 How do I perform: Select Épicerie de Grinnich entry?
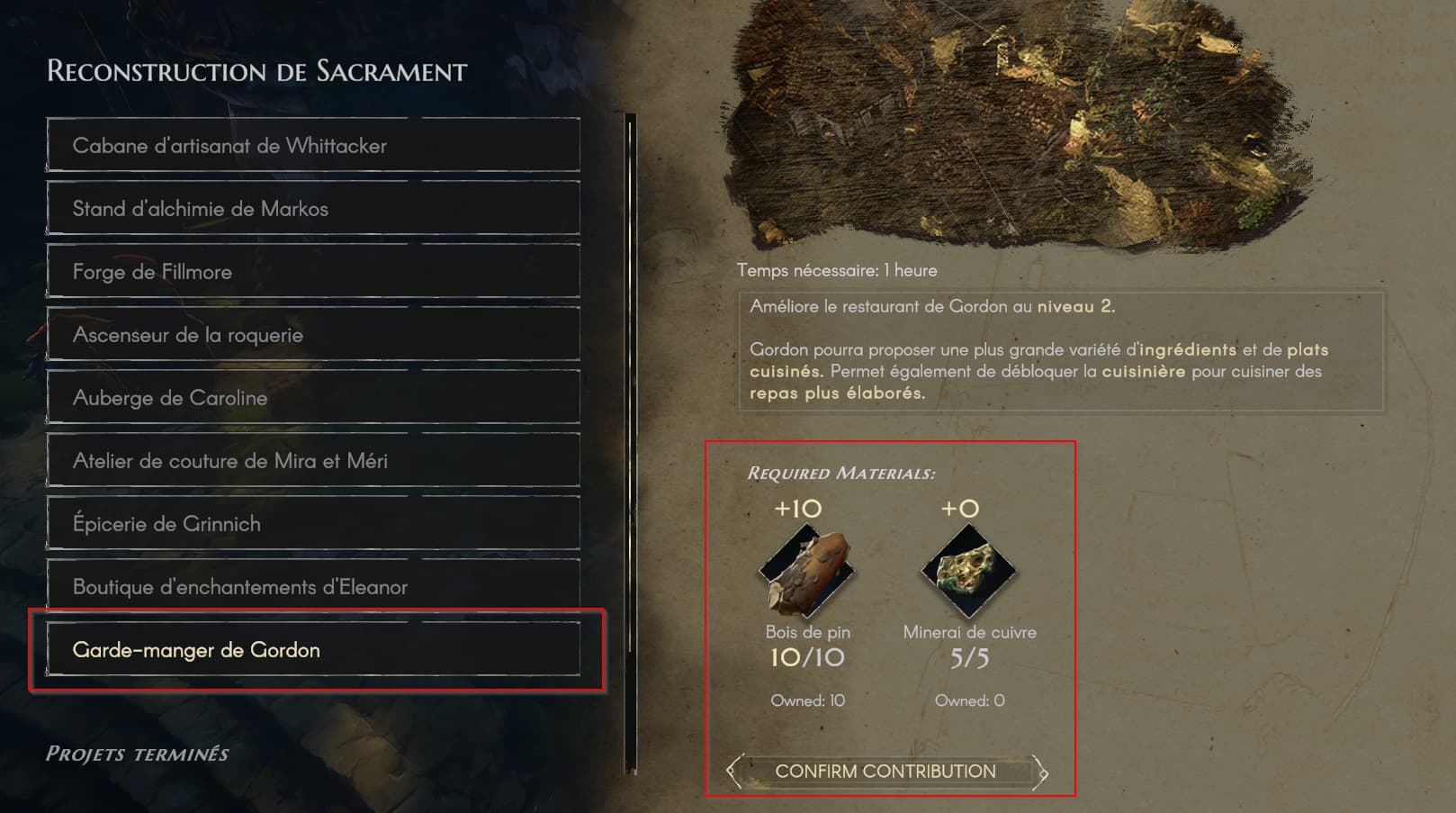(313, 524)
